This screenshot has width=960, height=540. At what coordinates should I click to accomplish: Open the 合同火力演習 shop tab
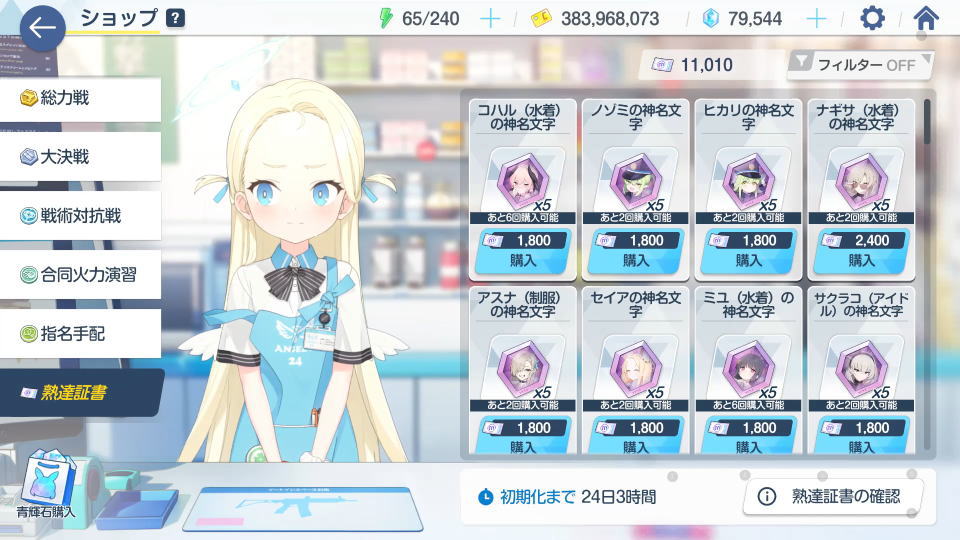pyautogui.click(x=80, y=274)
